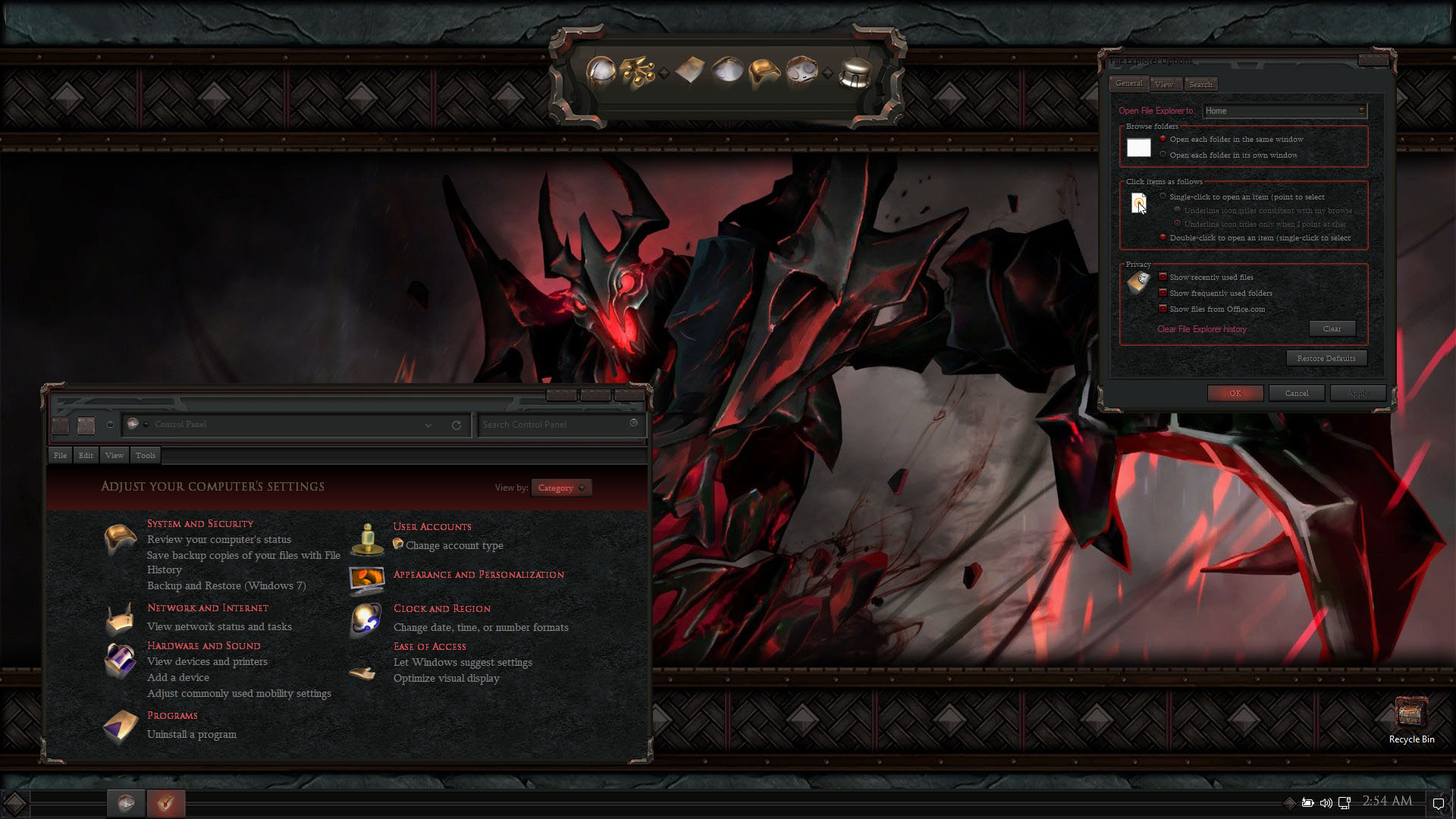Image resolution: width=1456 pixels, height=819 pixels.
Task: Open Appearance and Personalization
Action: click(479, 574)
